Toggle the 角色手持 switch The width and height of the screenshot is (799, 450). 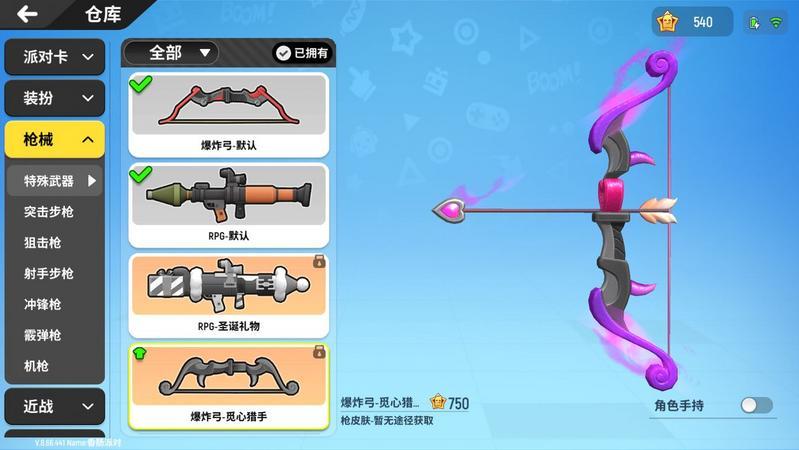pos(756,405)
